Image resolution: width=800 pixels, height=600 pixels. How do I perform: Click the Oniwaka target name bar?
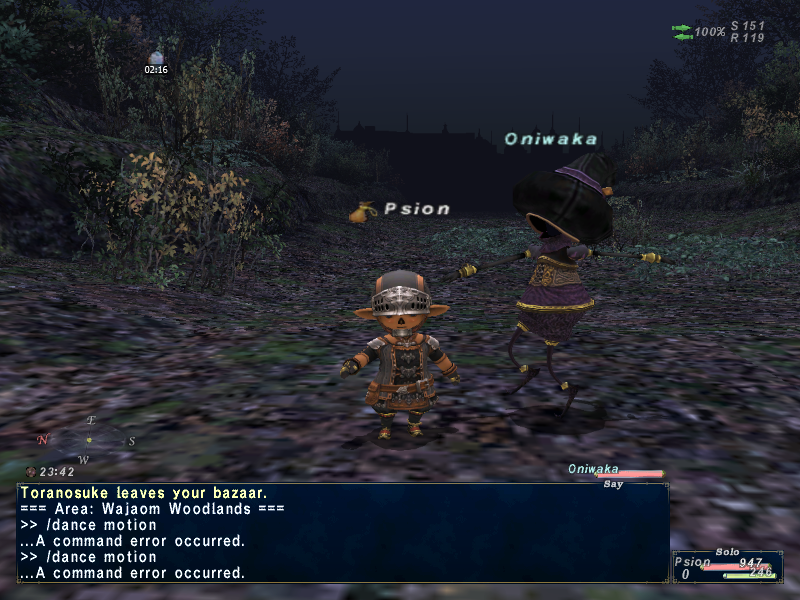click(615, 470)
